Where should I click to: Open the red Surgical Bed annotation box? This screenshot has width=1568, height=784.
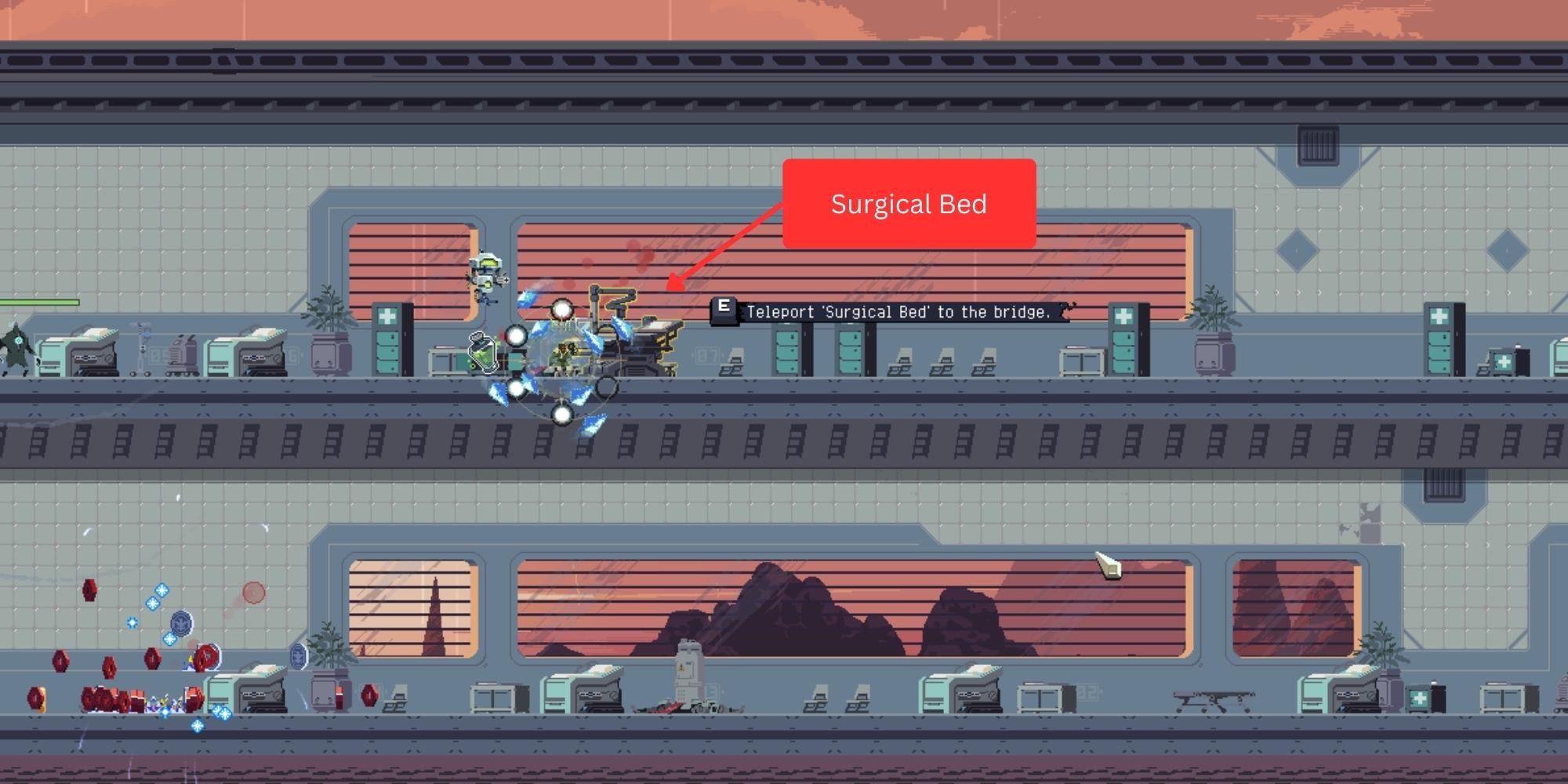click(909, 204)
